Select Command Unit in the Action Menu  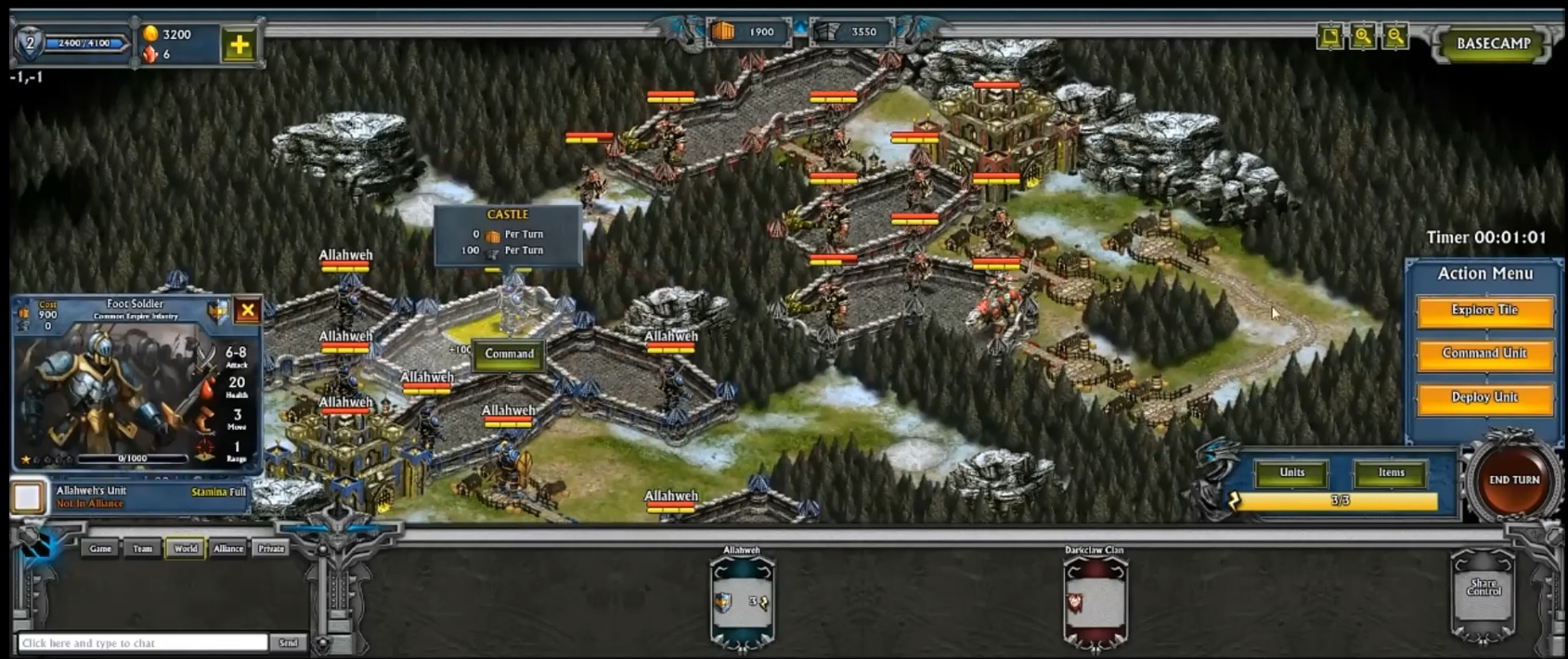tap(1484, 354)
